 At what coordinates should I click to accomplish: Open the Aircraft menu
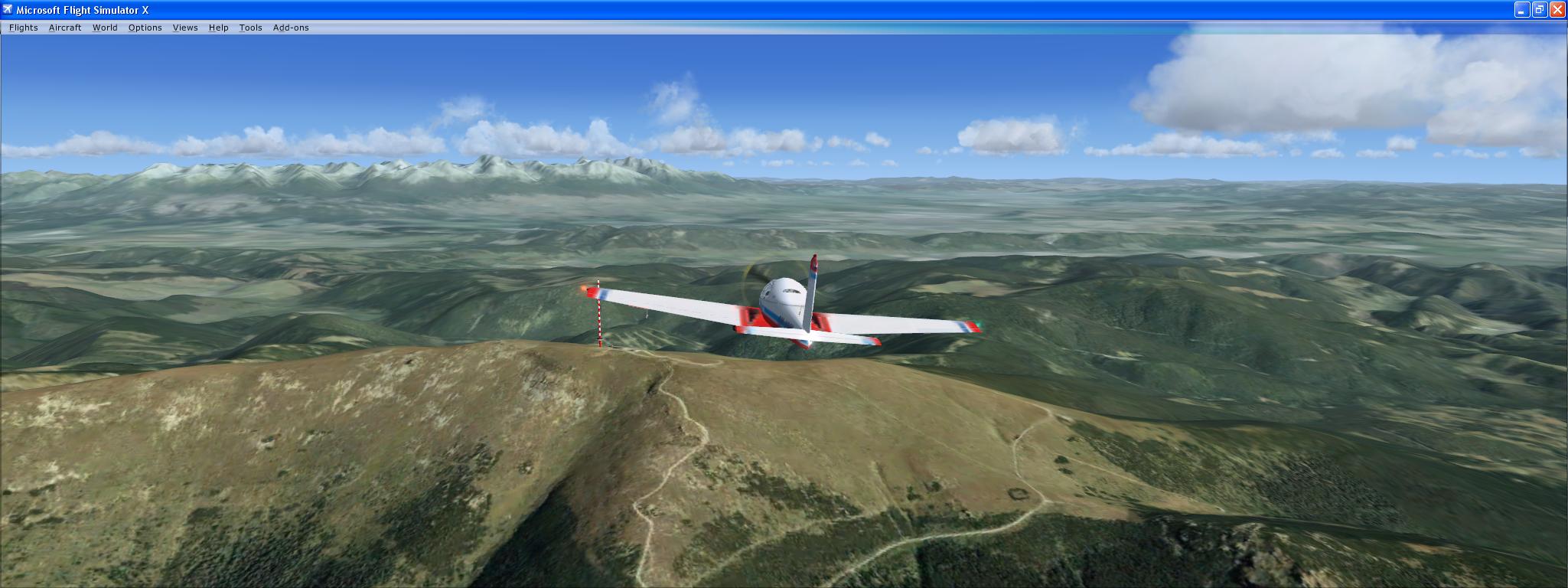point(65,28)
